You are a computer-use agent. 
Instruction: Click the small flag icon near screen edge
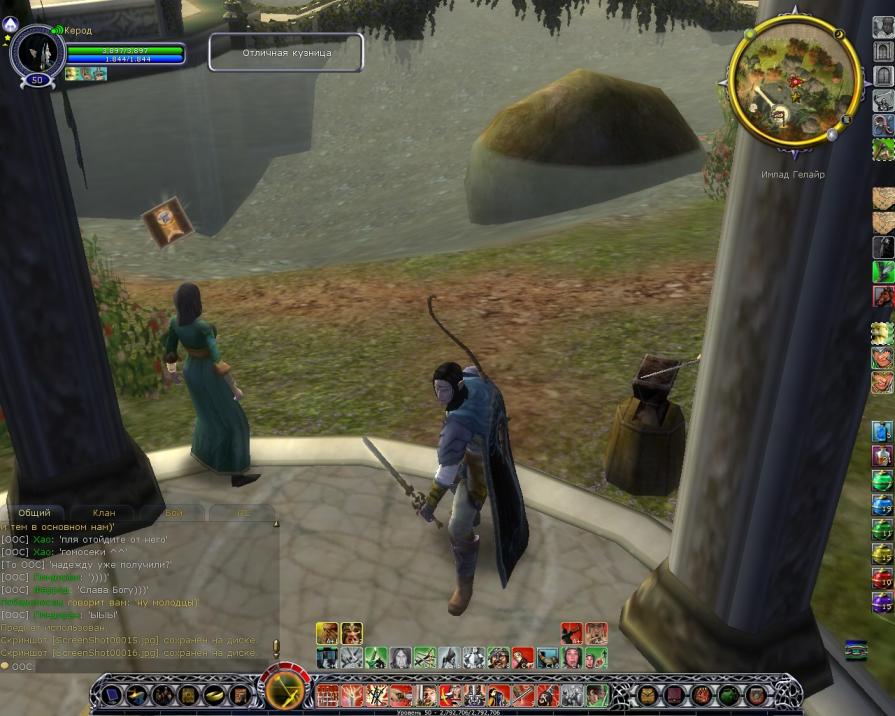pyautogui.click(x=855, y=649)
